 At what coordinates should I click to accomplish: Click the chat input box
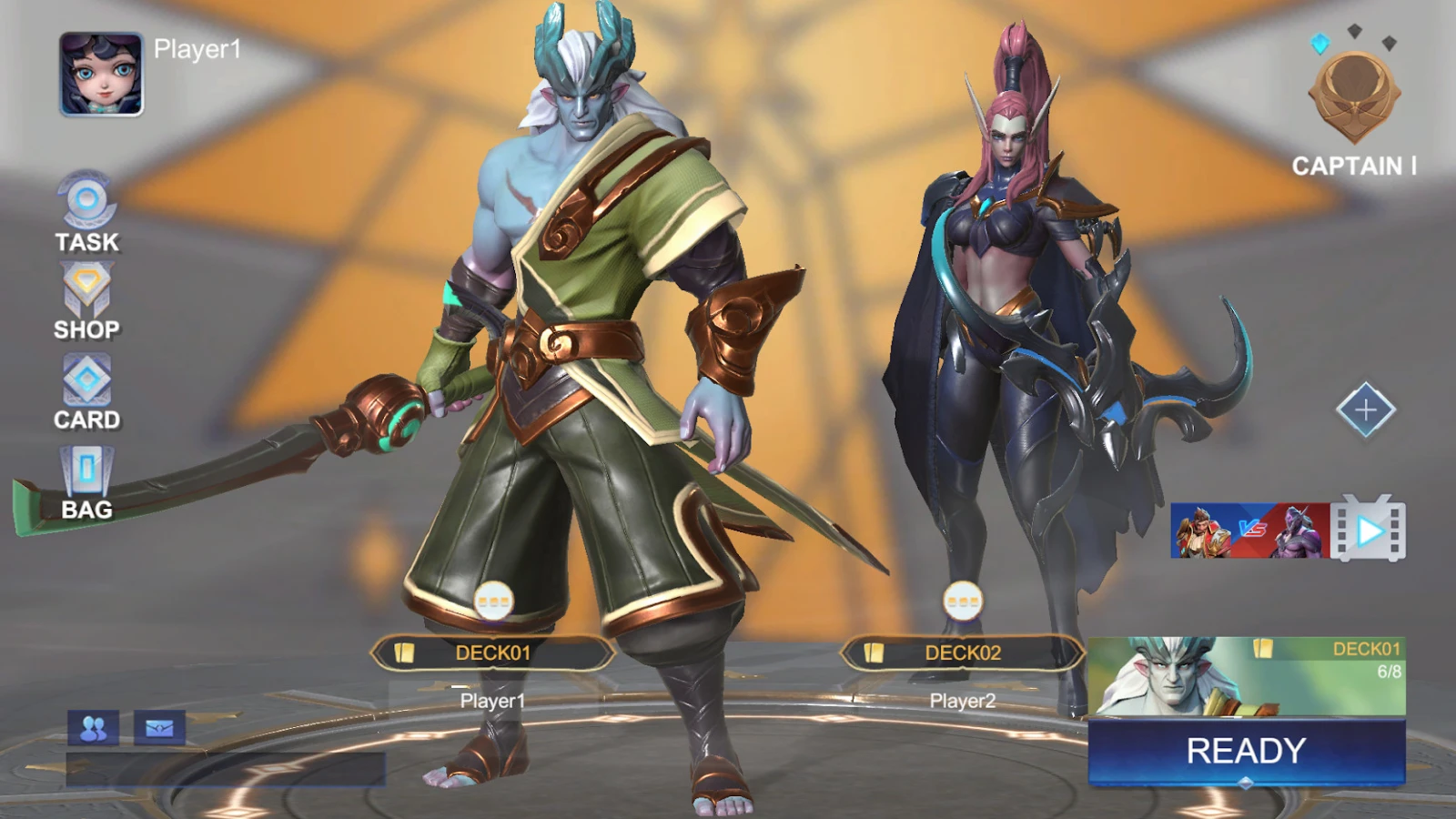(226, 769)
